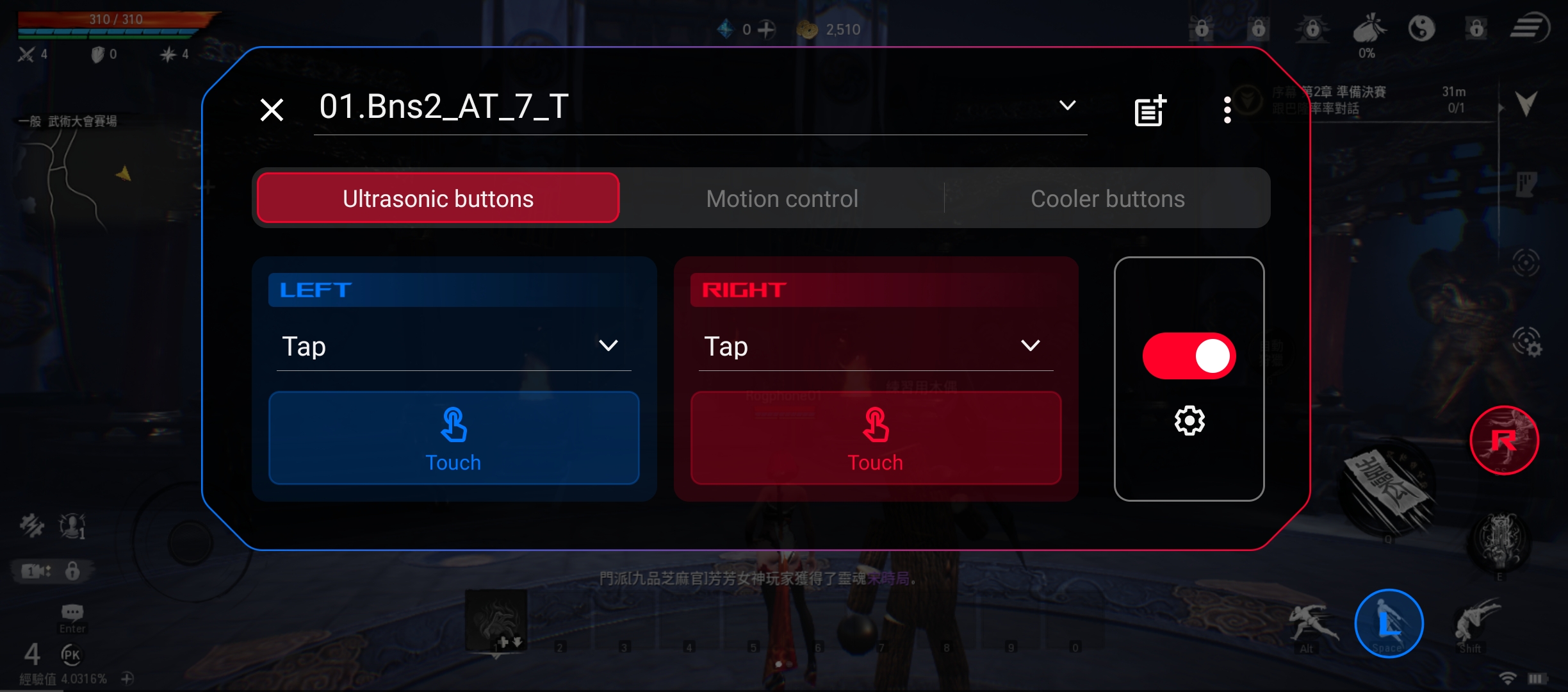Switch to the Motion control tab
1568x692 pixels.
click(x=782, y=198)
